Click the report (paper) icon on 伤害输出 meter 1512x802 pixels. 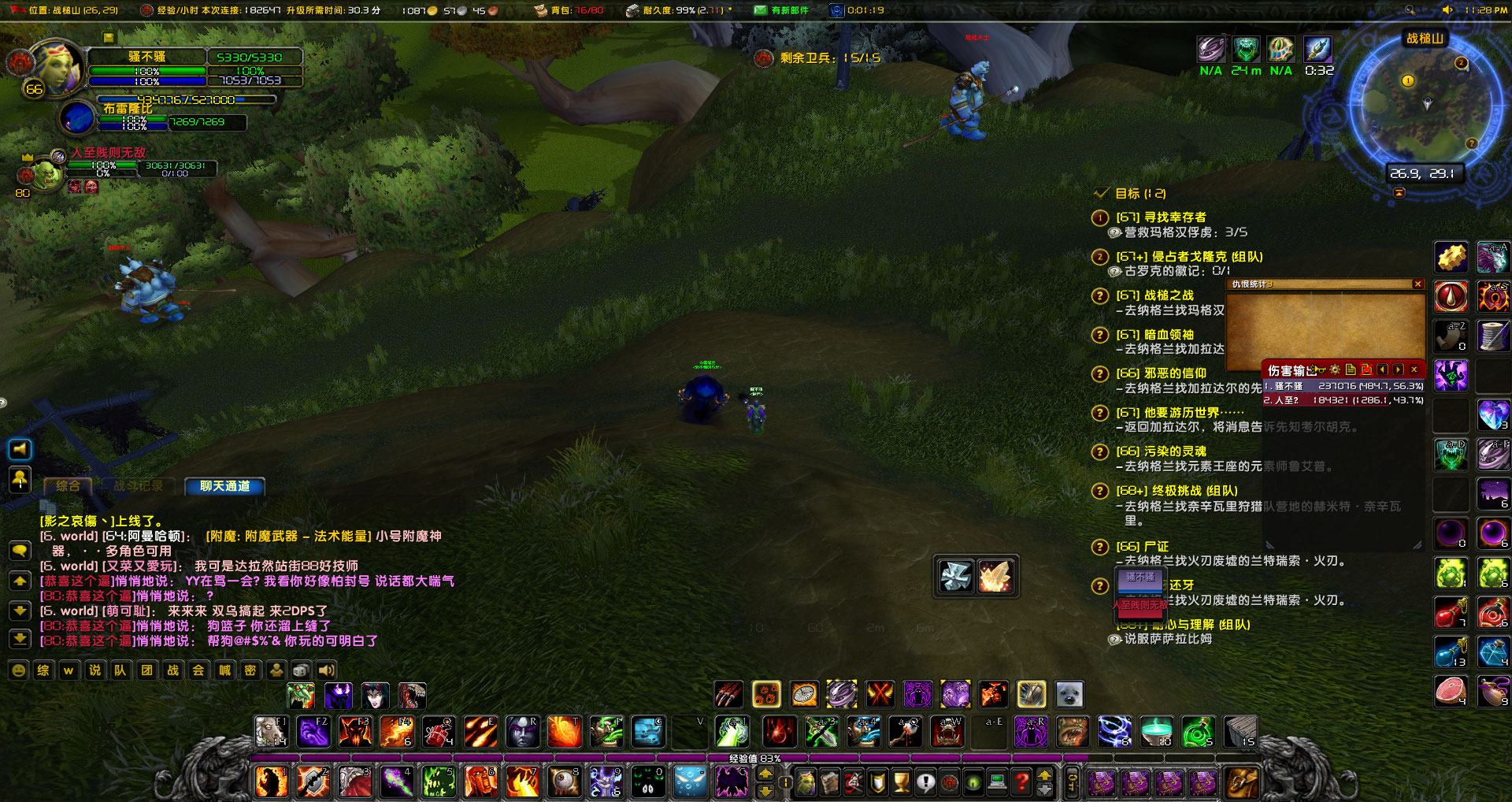(1350, 369)
